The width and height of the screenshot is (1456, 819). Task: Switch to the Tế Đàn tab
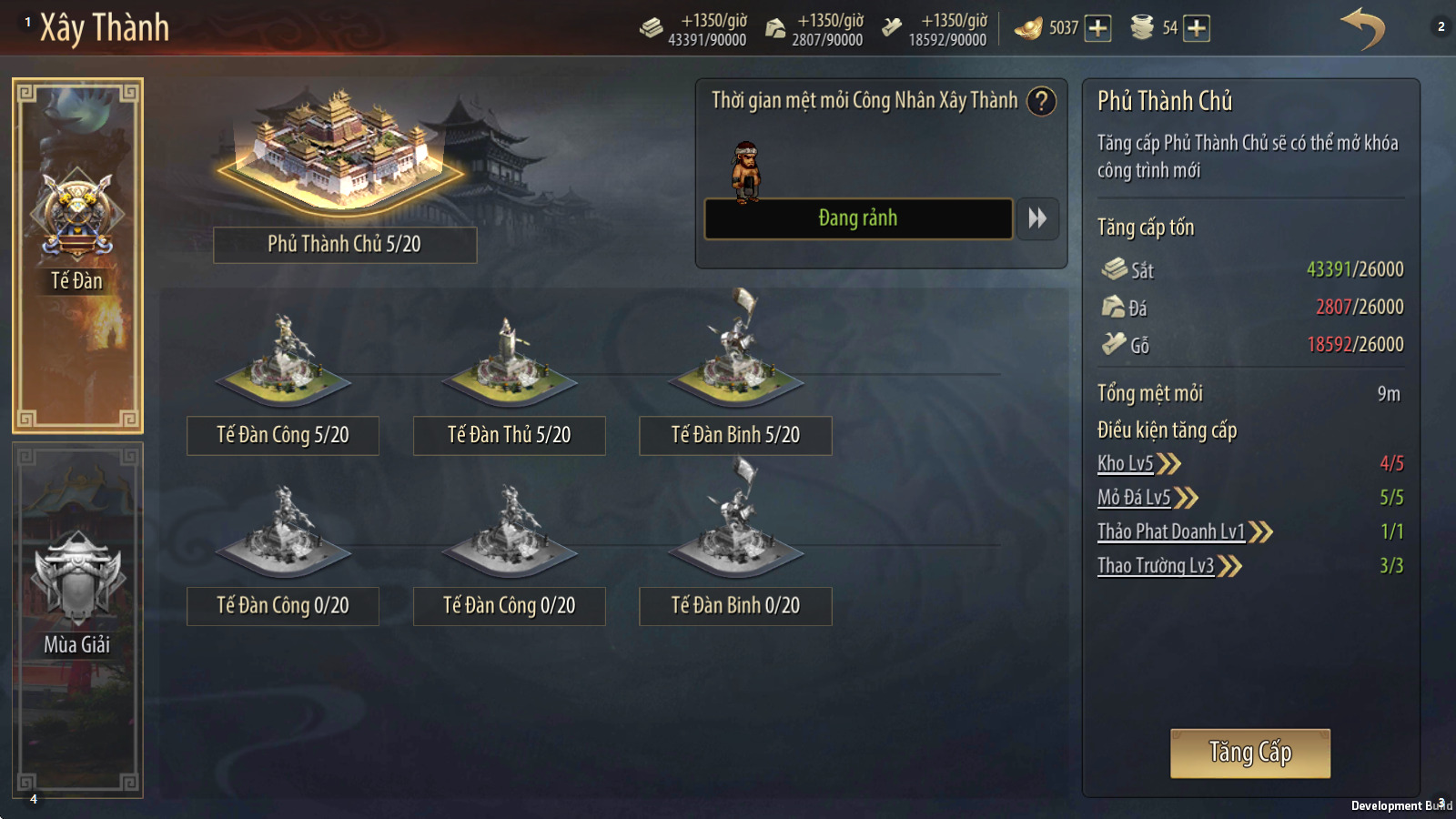(77, 255)
